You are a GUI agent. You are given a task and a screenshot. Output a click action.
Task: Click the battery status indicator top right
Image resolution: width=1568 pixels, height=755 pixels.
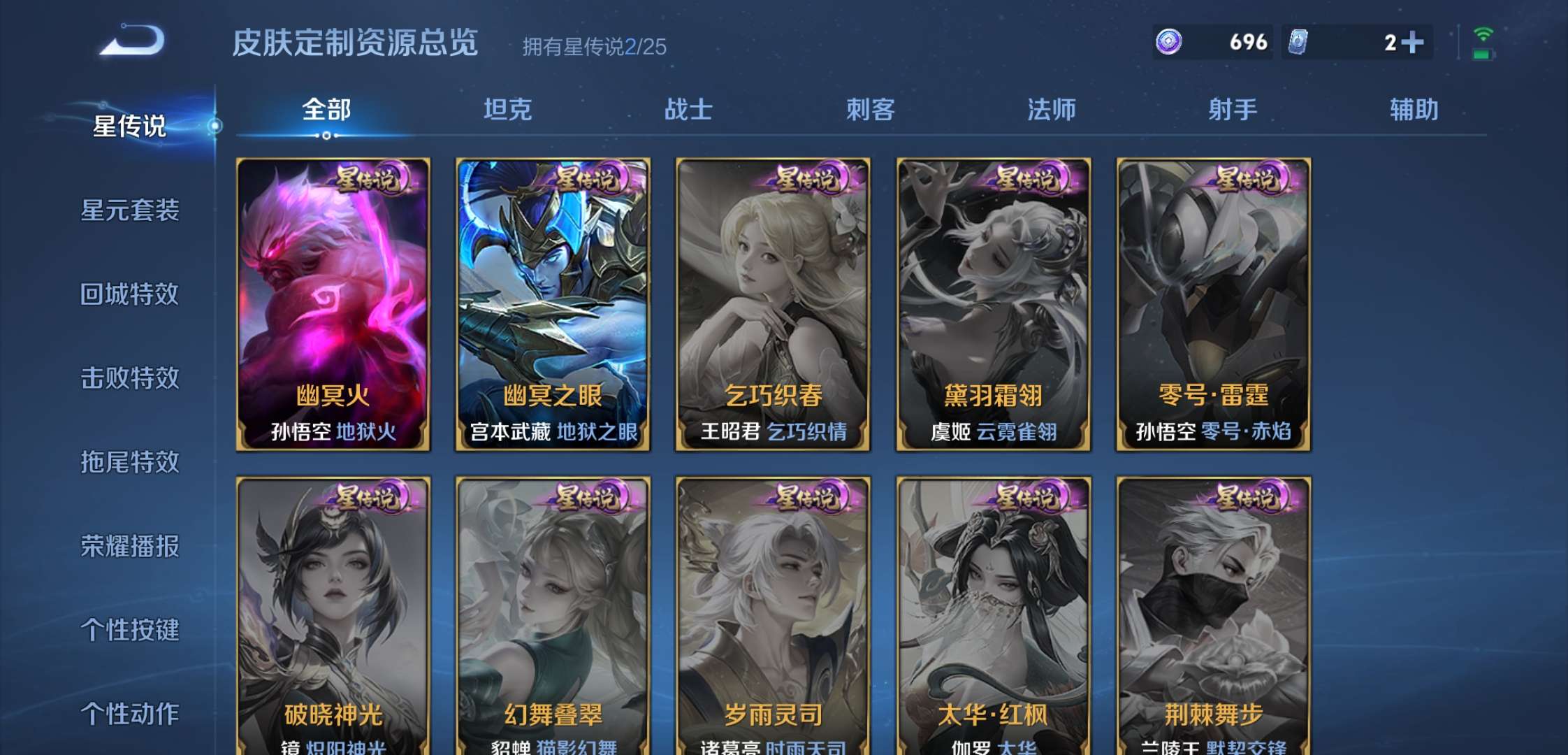[x=1484, y=55]
